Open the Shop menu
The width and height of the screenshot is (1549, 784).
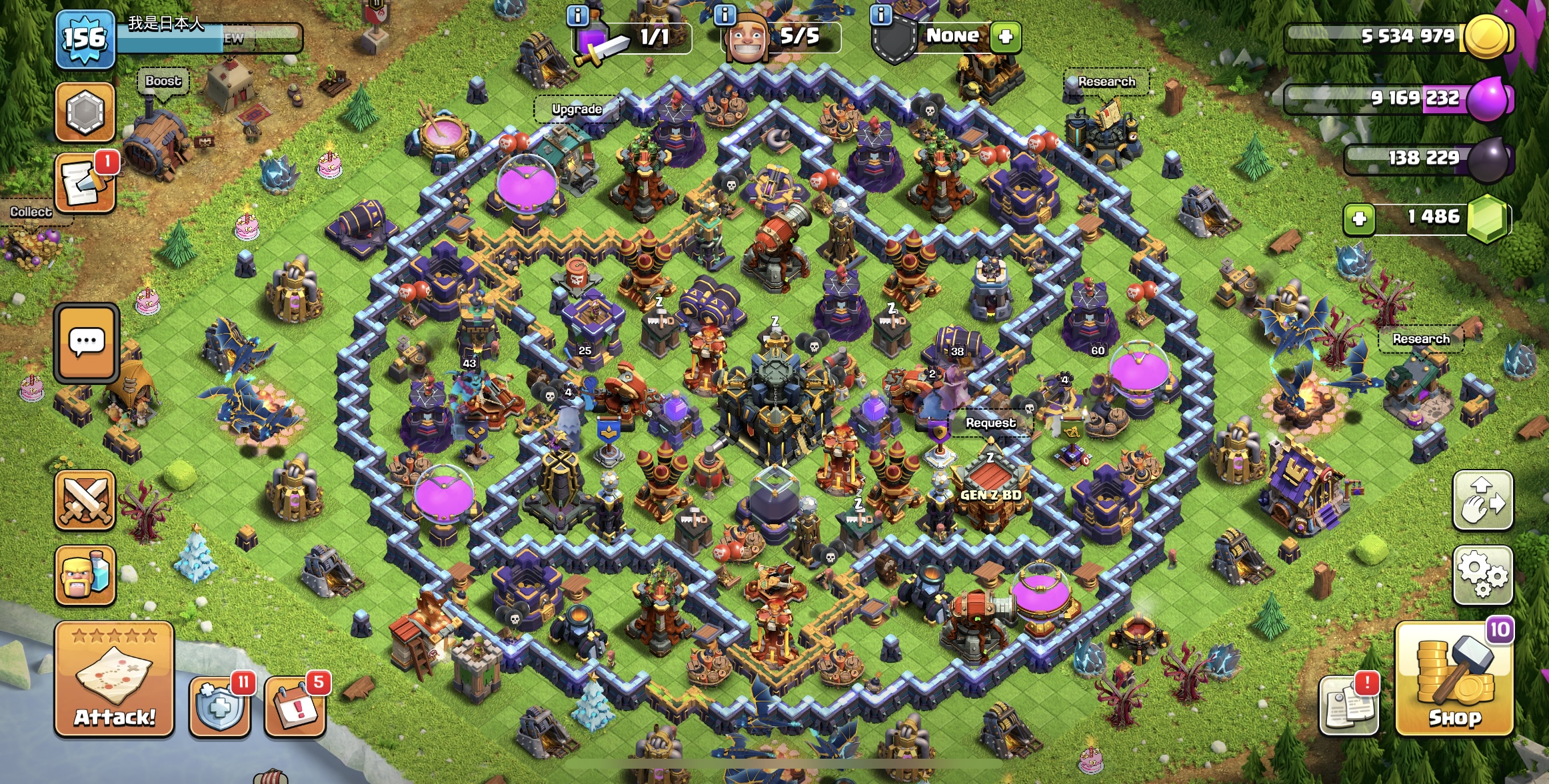click(x=1454, y=681)
